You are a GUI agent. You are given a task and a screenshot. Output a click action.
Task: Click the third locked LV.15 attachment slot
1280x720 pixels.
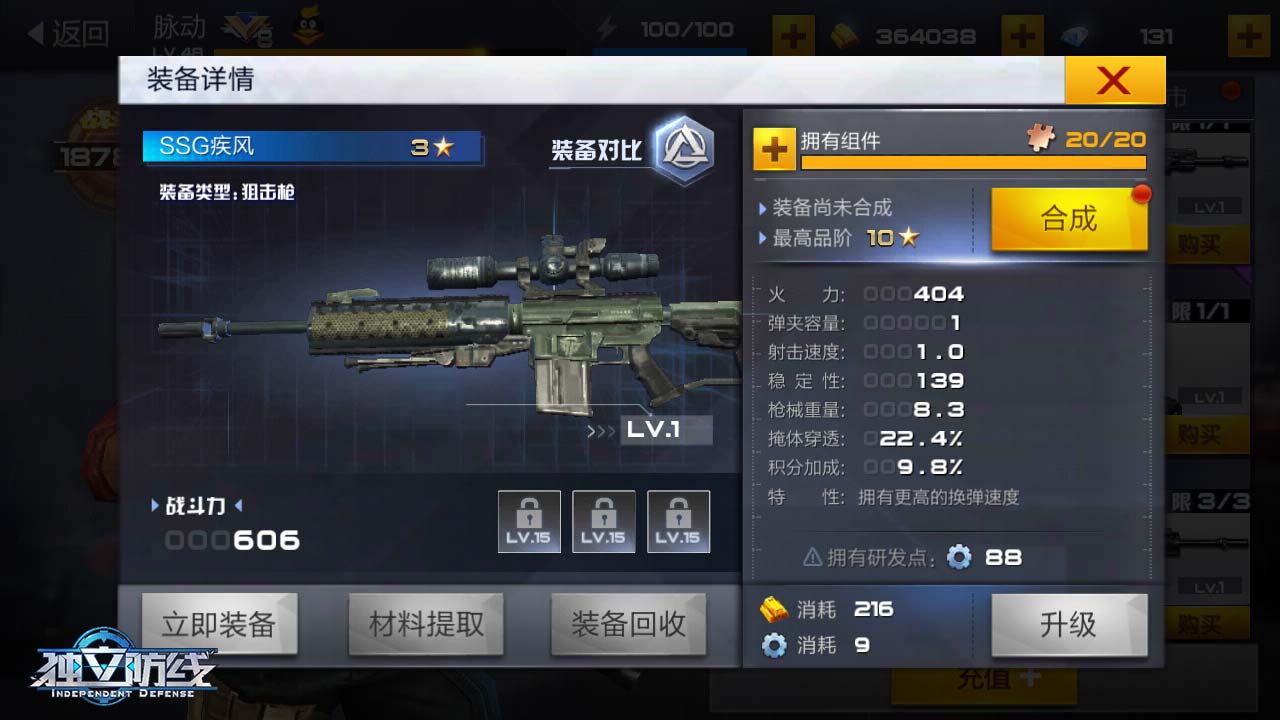coord(678,520)
